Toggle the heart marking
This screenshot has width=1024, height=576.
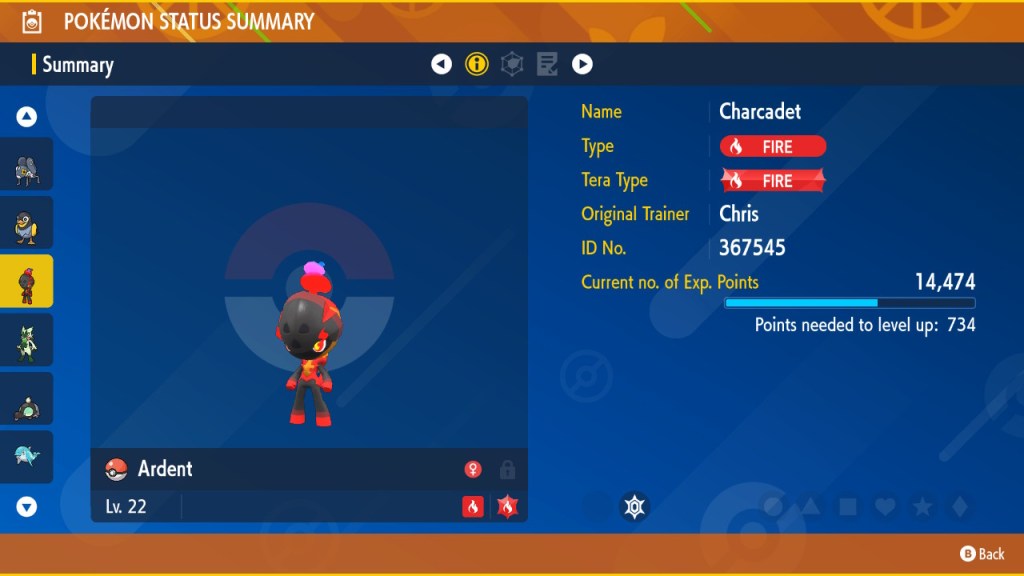coord(885,507)
